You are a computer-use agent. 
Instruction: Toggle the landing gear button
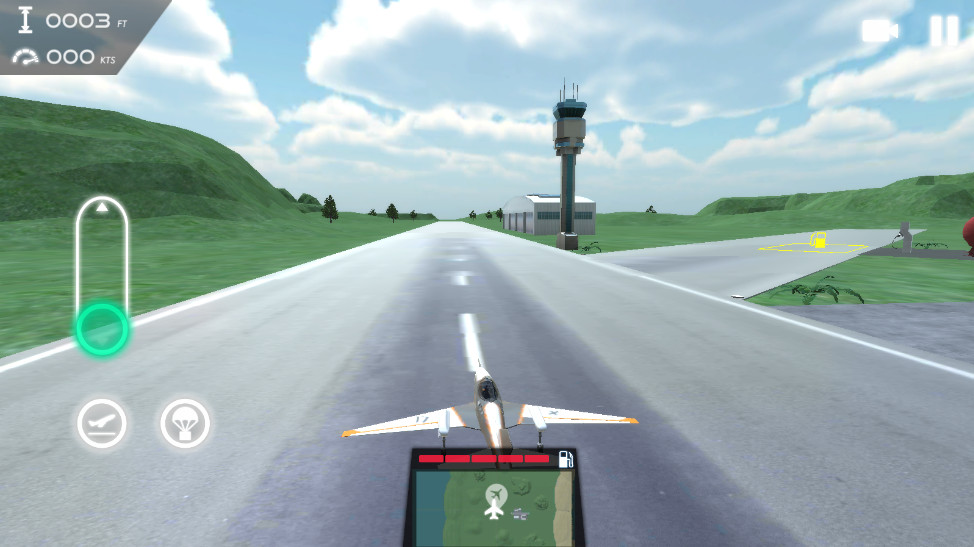tap(101, 423)
